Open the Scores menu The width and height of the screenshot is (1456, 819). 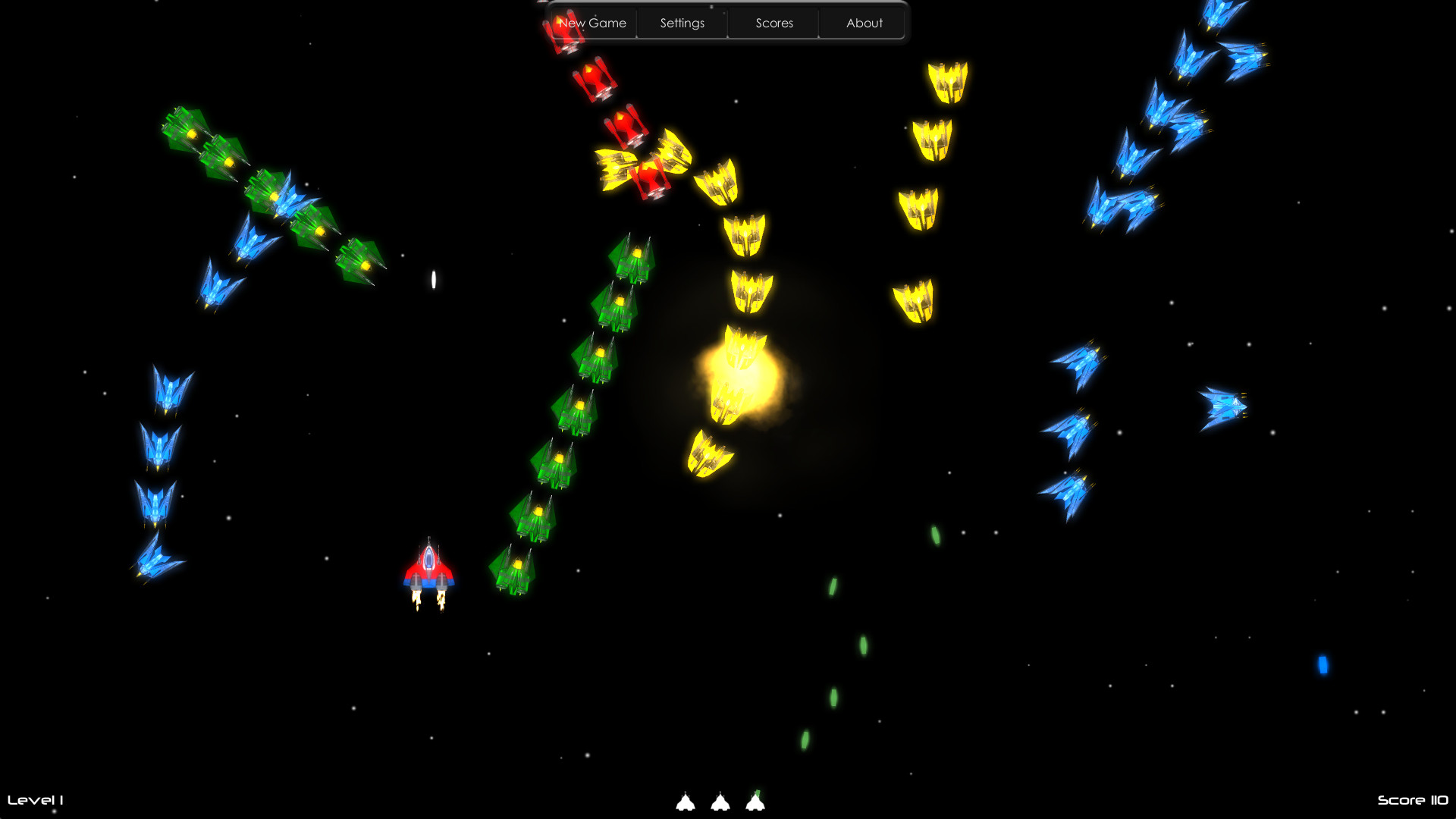[773, 23]
